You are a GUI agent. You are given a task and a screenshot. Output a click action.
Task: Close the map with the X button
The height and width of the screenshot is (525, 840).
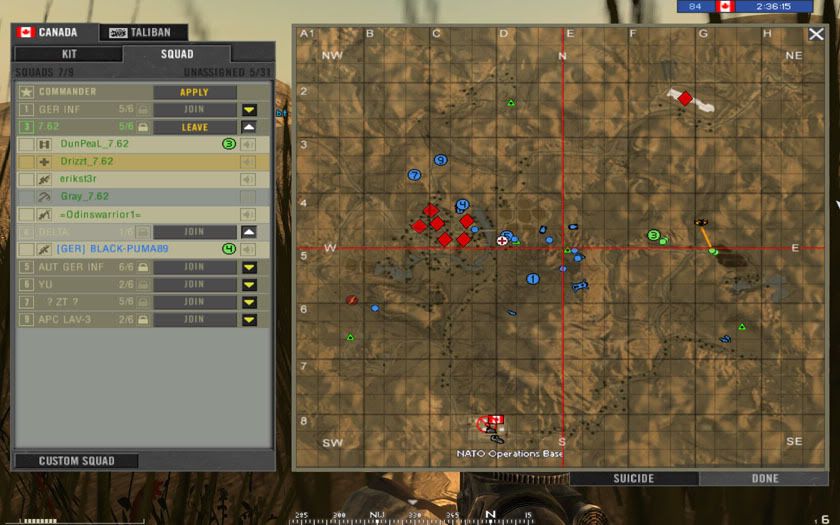click(817, 34)
